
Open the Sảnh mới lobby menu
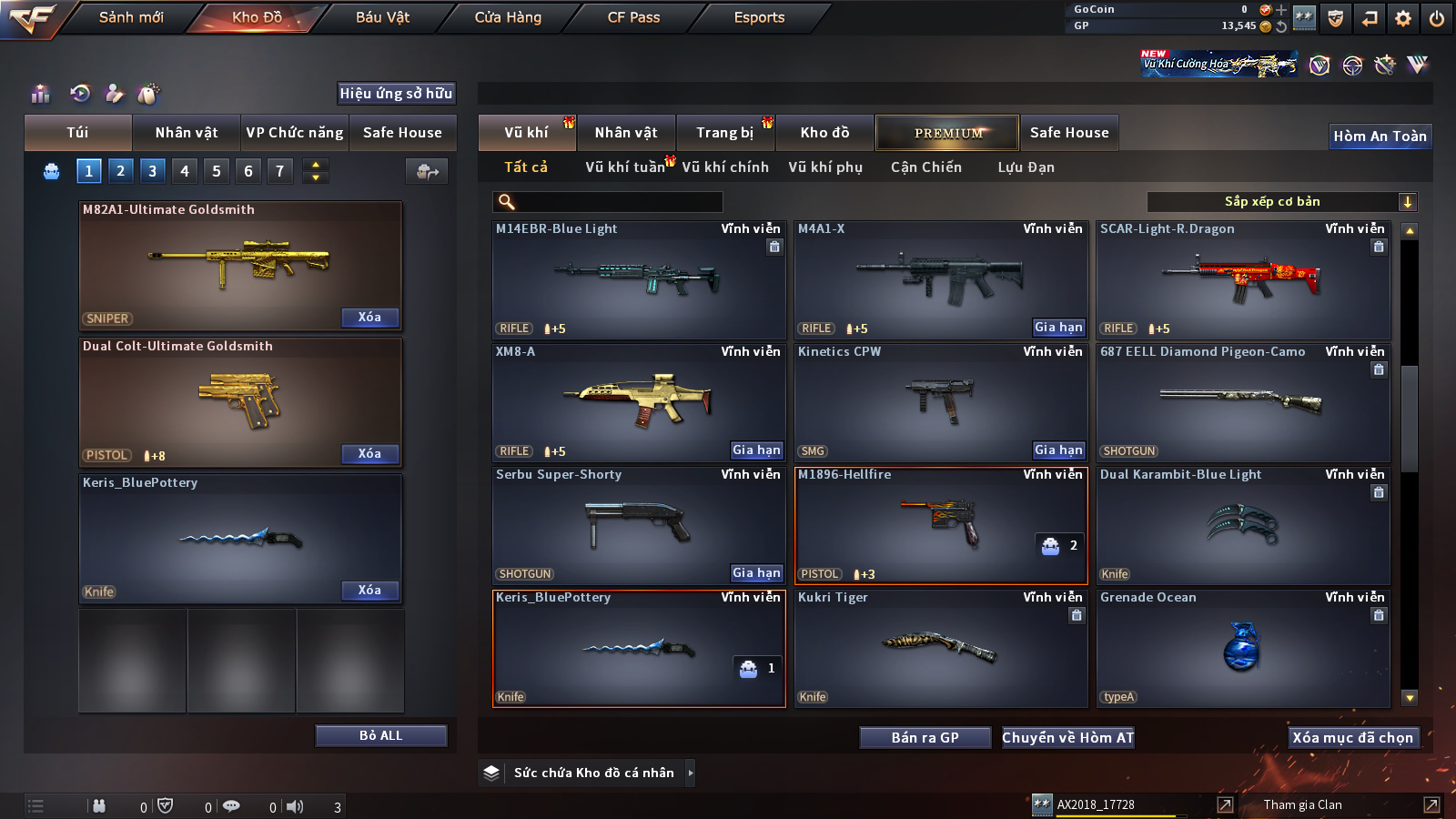point(131,17)
